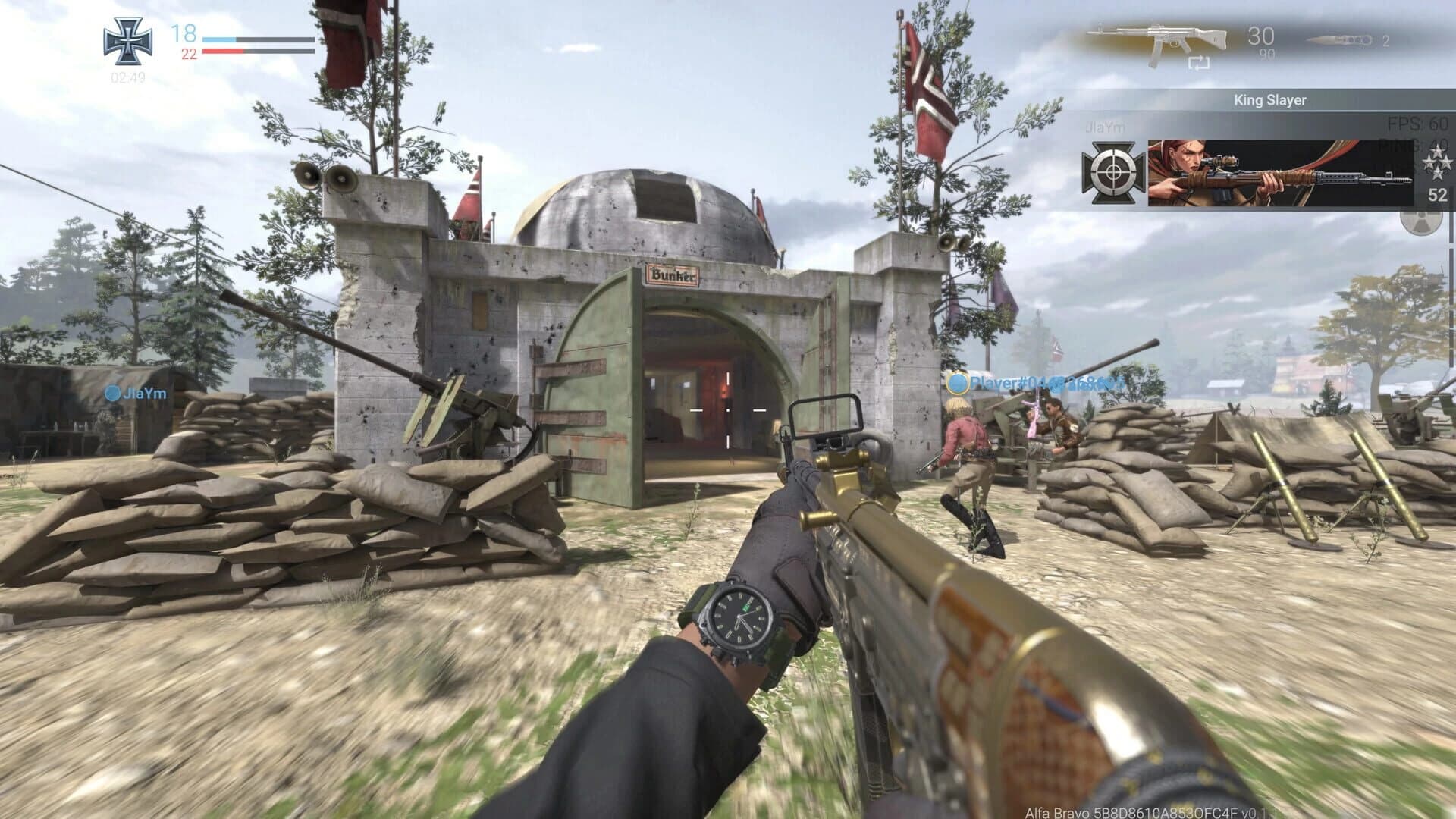The height and width of the screenshot is (819, 1456).
Task: Expand the King Slayer kill banner
Action: point(1270,101)
